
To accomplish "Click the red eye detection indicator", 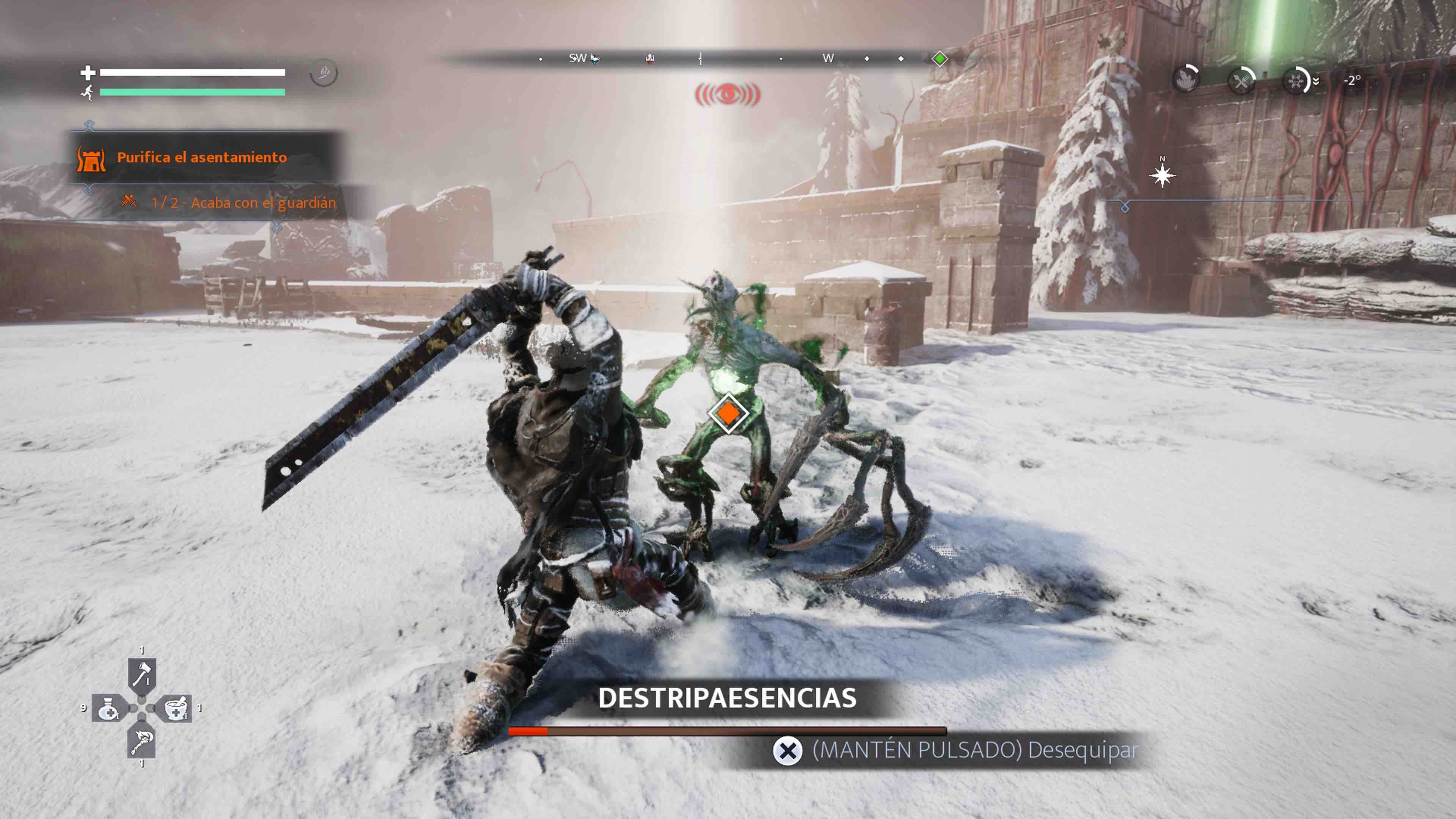I will pyautogui.click(x=728, y=94).
